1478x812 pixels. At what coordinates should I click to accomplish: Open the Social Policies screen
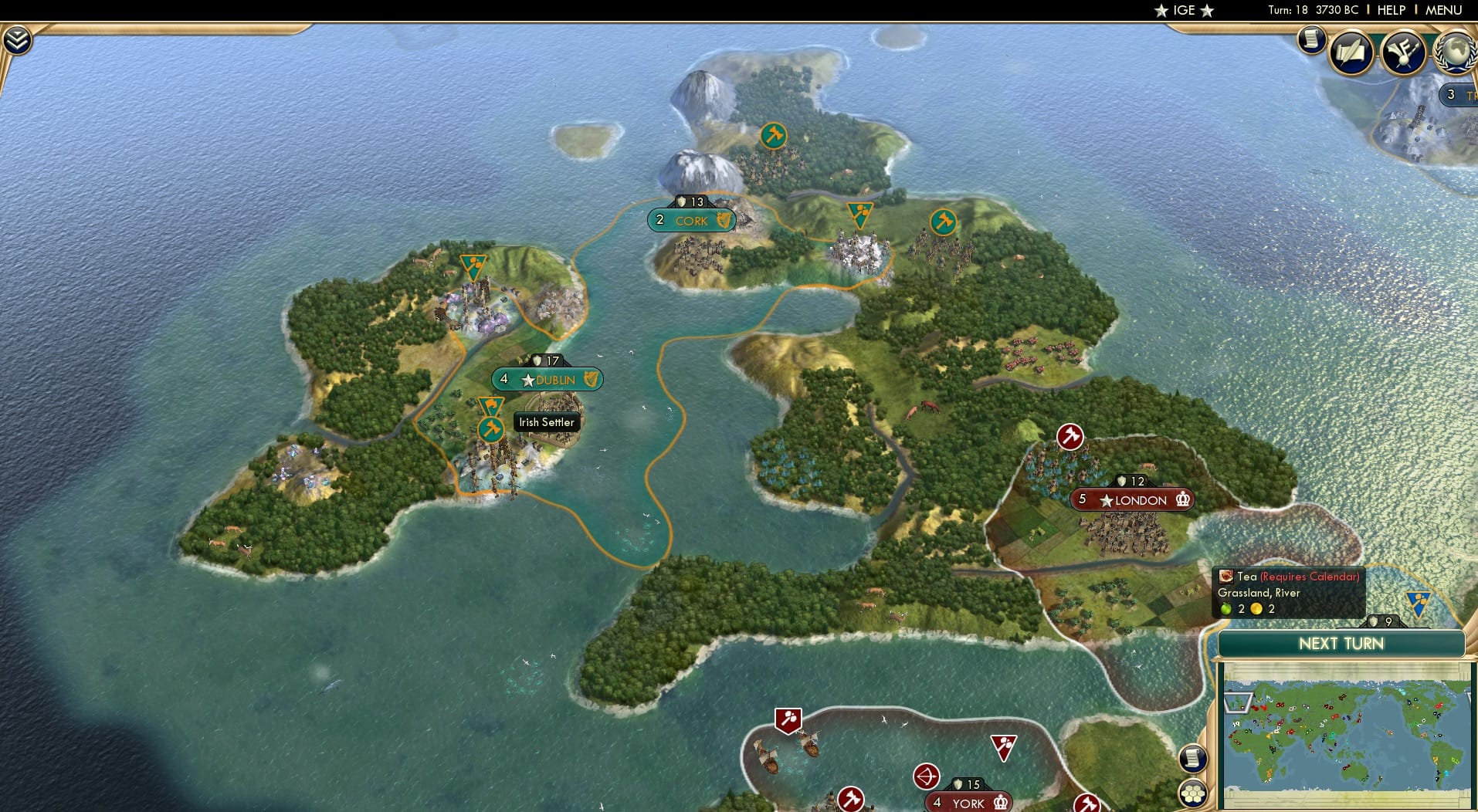[x=1352, y=52]
